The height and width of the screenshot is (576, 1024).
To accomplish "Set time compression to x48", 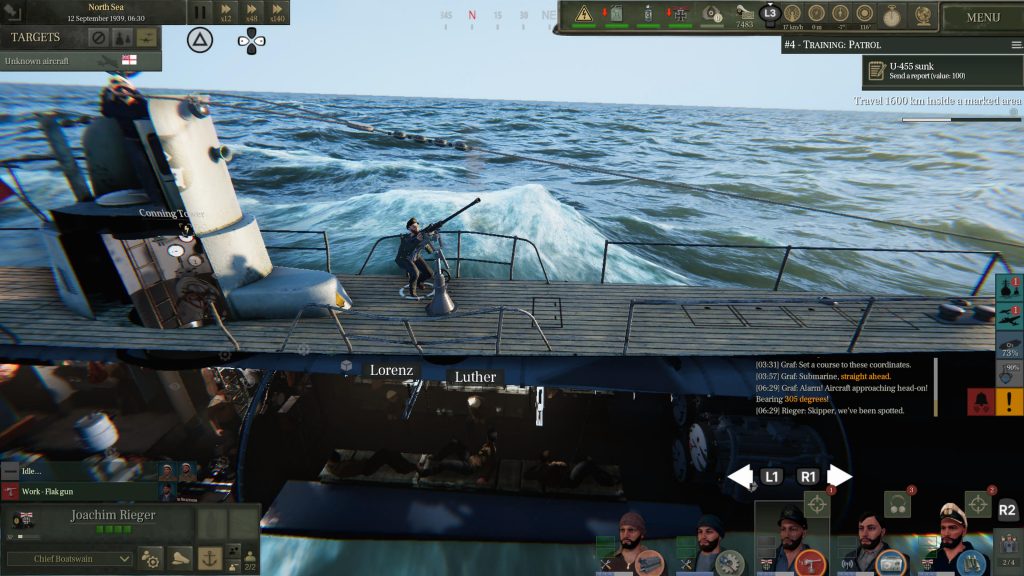I will point(252,13).
